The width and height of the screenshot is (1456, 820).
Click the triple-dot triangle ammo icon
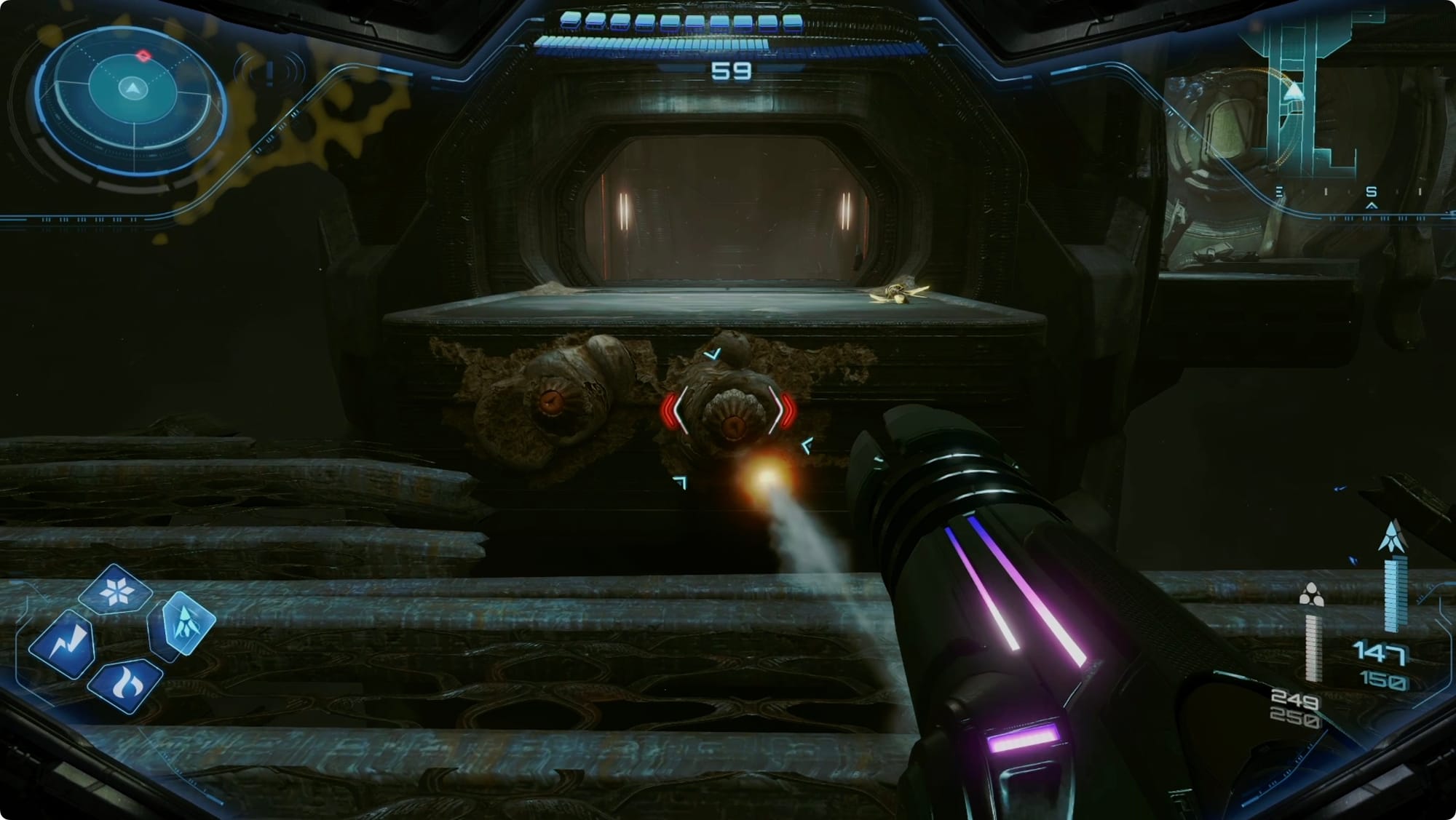coord(1311,594)
